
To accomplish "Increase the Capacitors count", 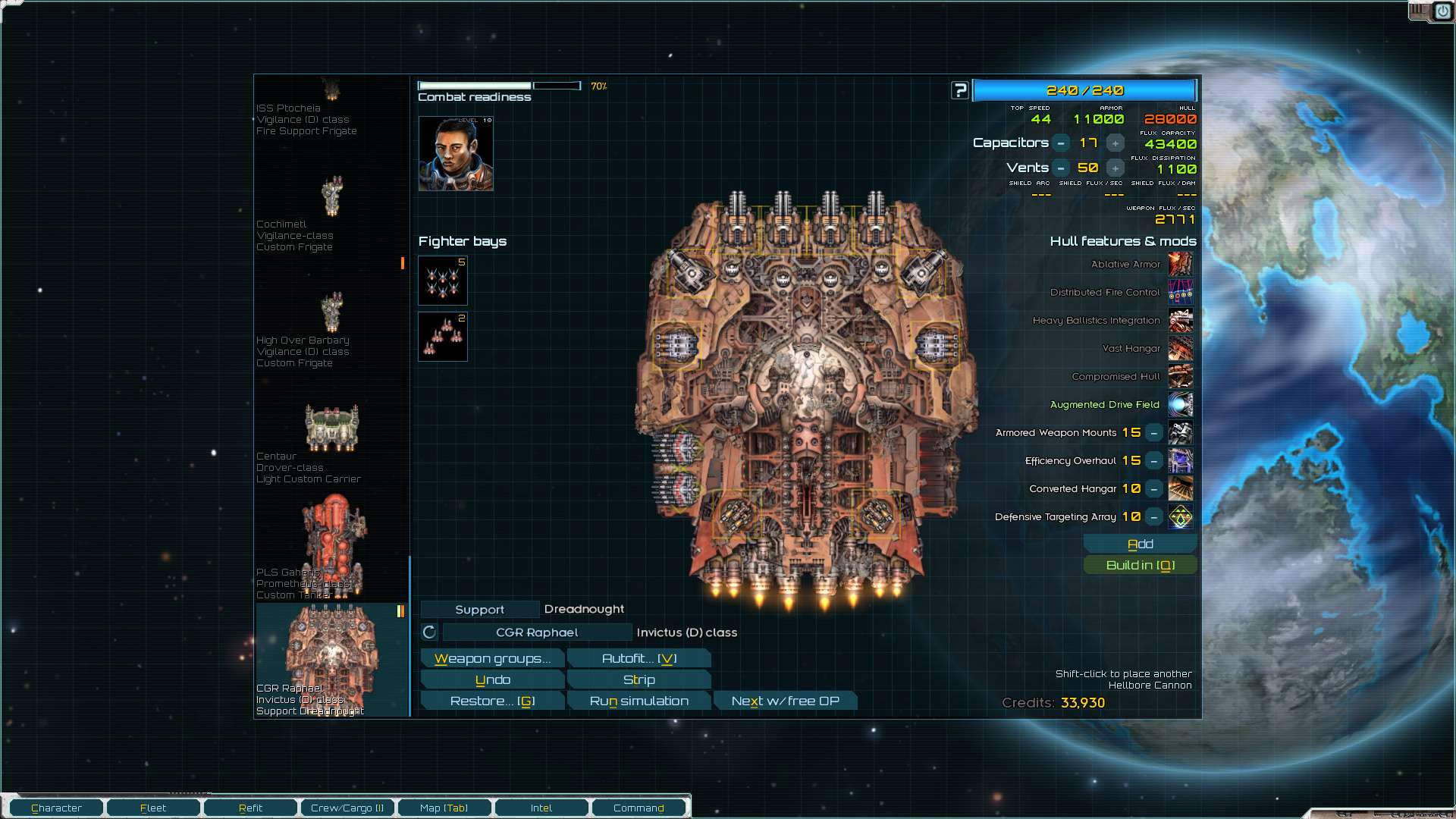I will [x=1115, y=143].
